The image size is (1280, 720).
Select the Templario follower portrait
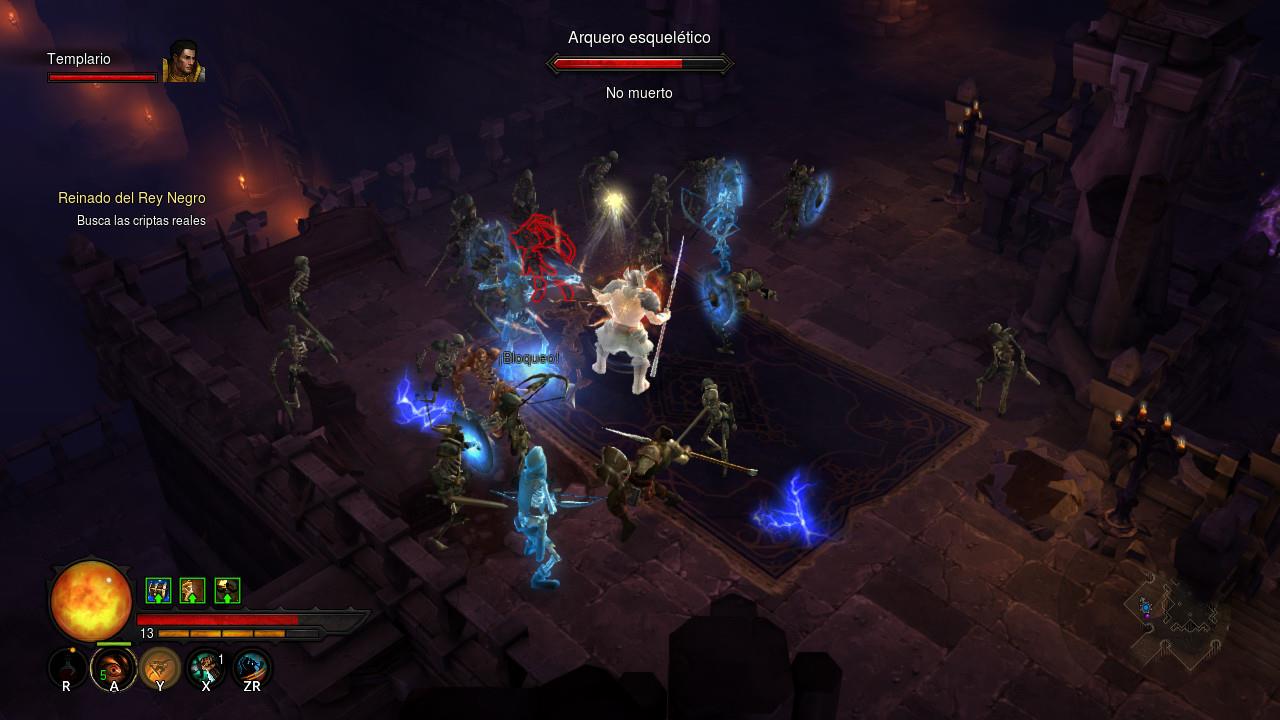click(183, 61)
